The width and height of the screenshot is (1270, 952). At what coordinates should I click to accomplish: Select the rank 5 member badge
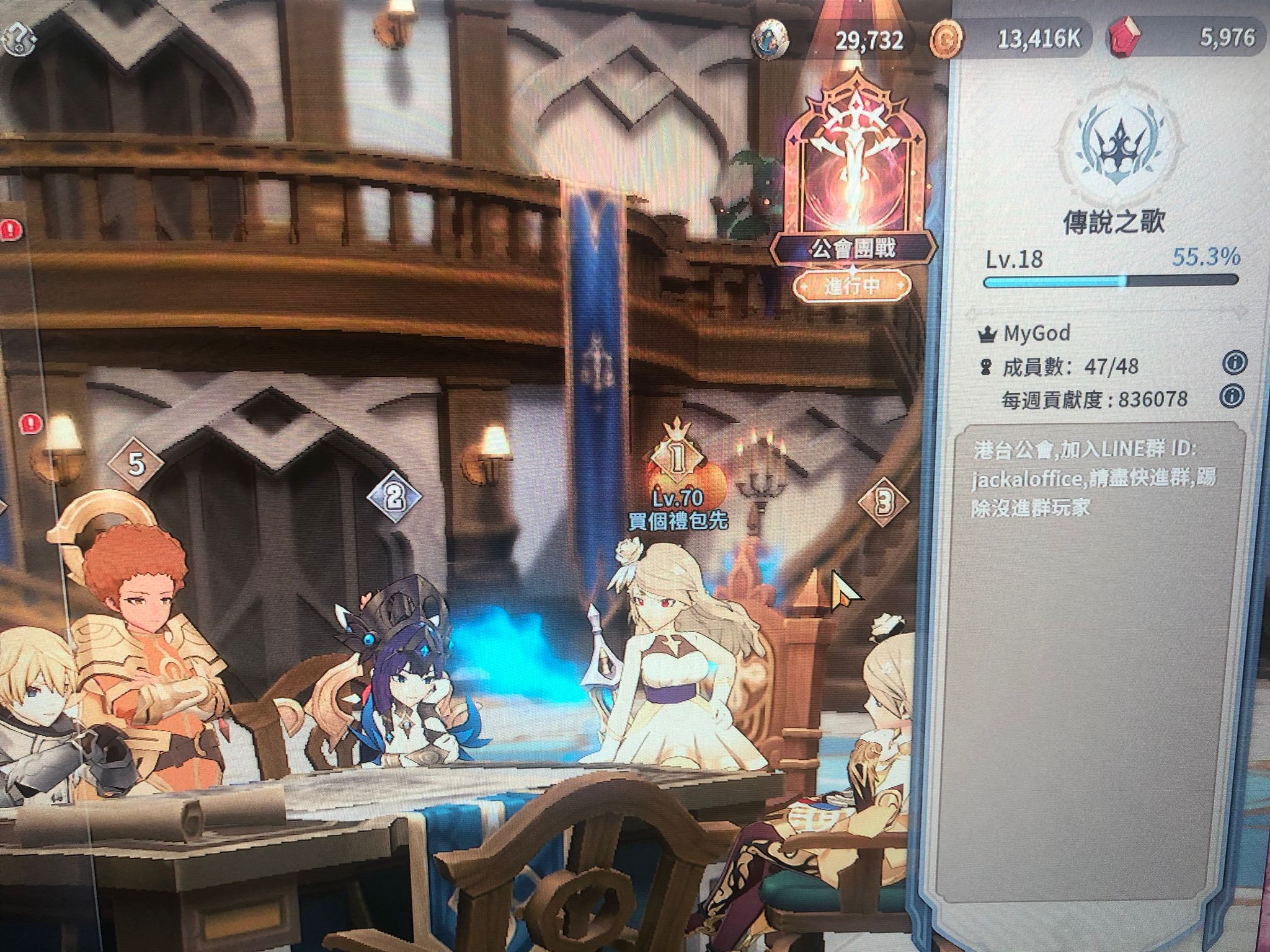click(x=136, y=464)
